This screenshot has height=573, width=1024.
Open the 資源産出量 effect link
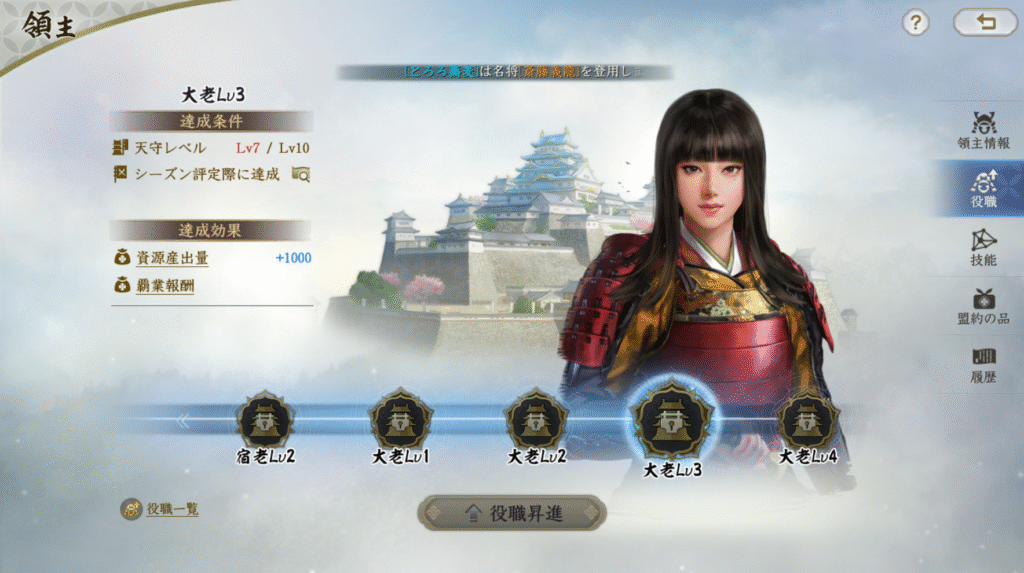(x=172, y=259)
